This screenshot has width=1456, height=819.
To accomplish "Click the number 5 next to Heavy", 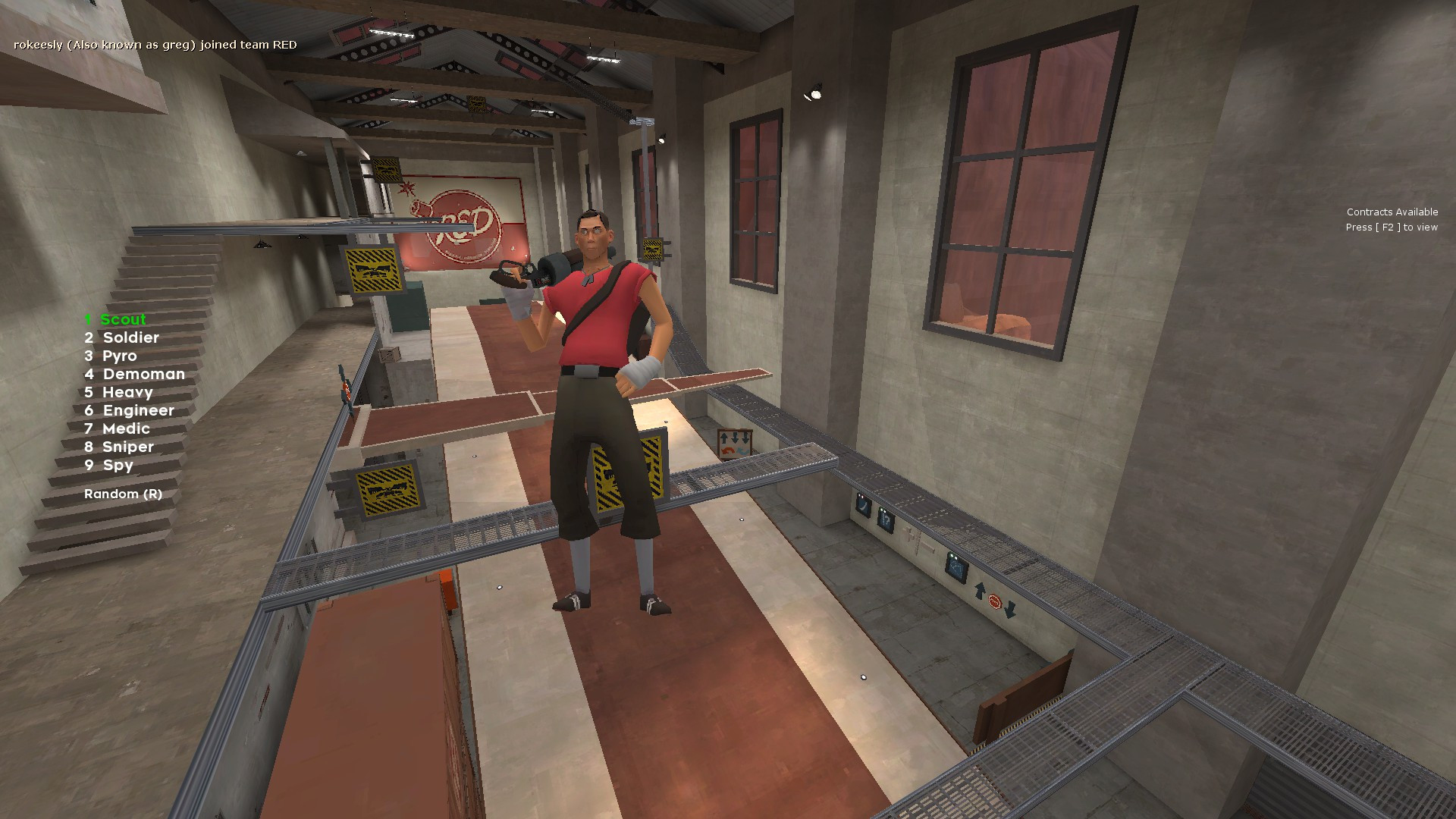I will tap(89, 392).
